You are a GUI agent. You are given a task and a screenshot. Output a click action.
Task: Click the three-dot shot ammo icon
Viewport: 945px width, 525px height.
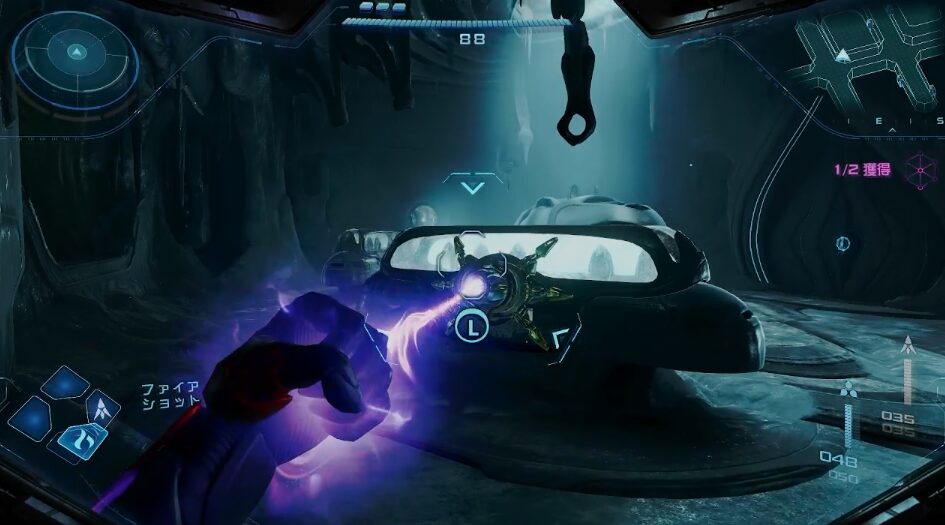(x=849, y=390)
